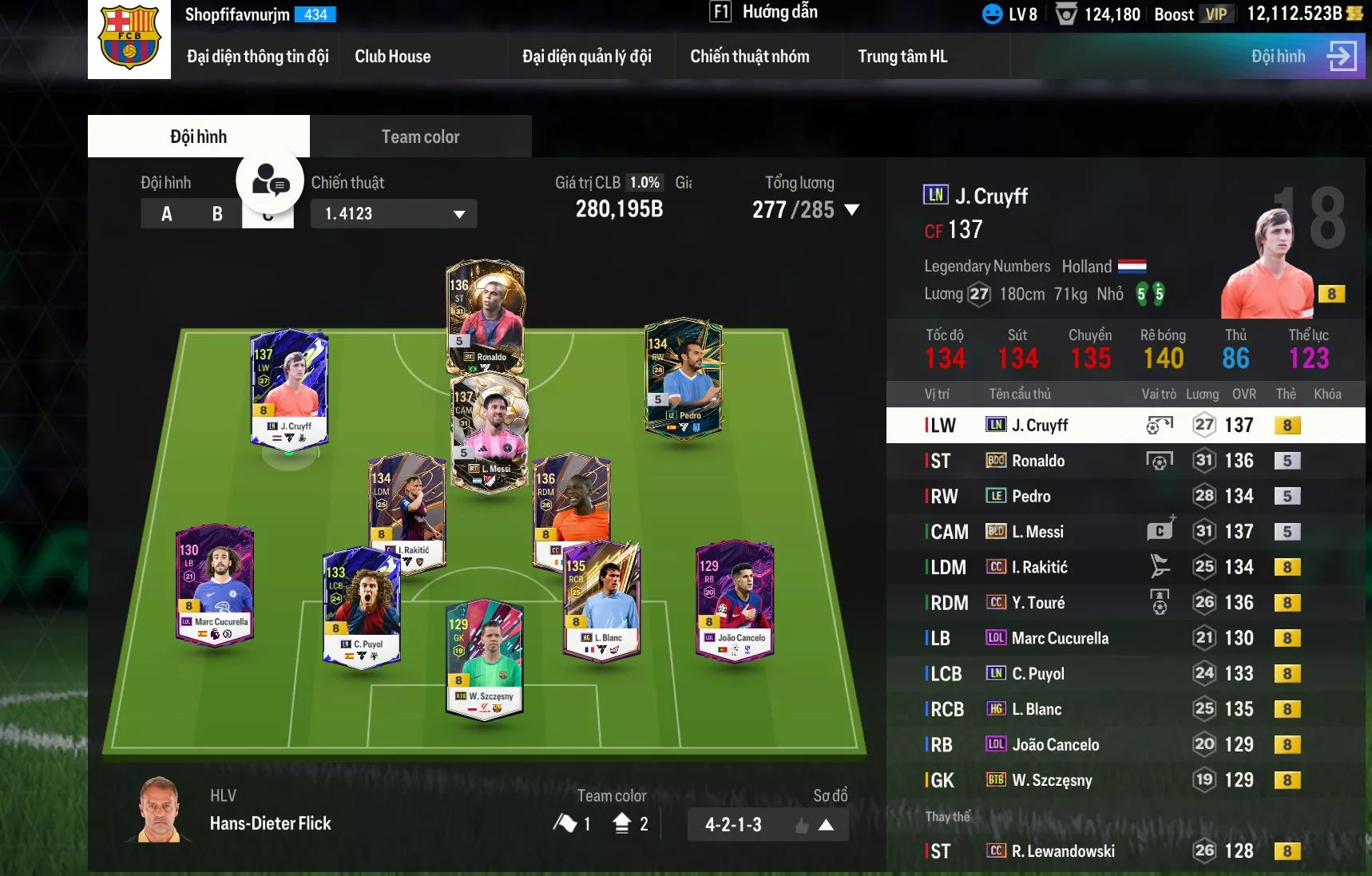Open Trung tâm HL menu
Viewport: 1372px width, 876px height.
click(902, 57)
